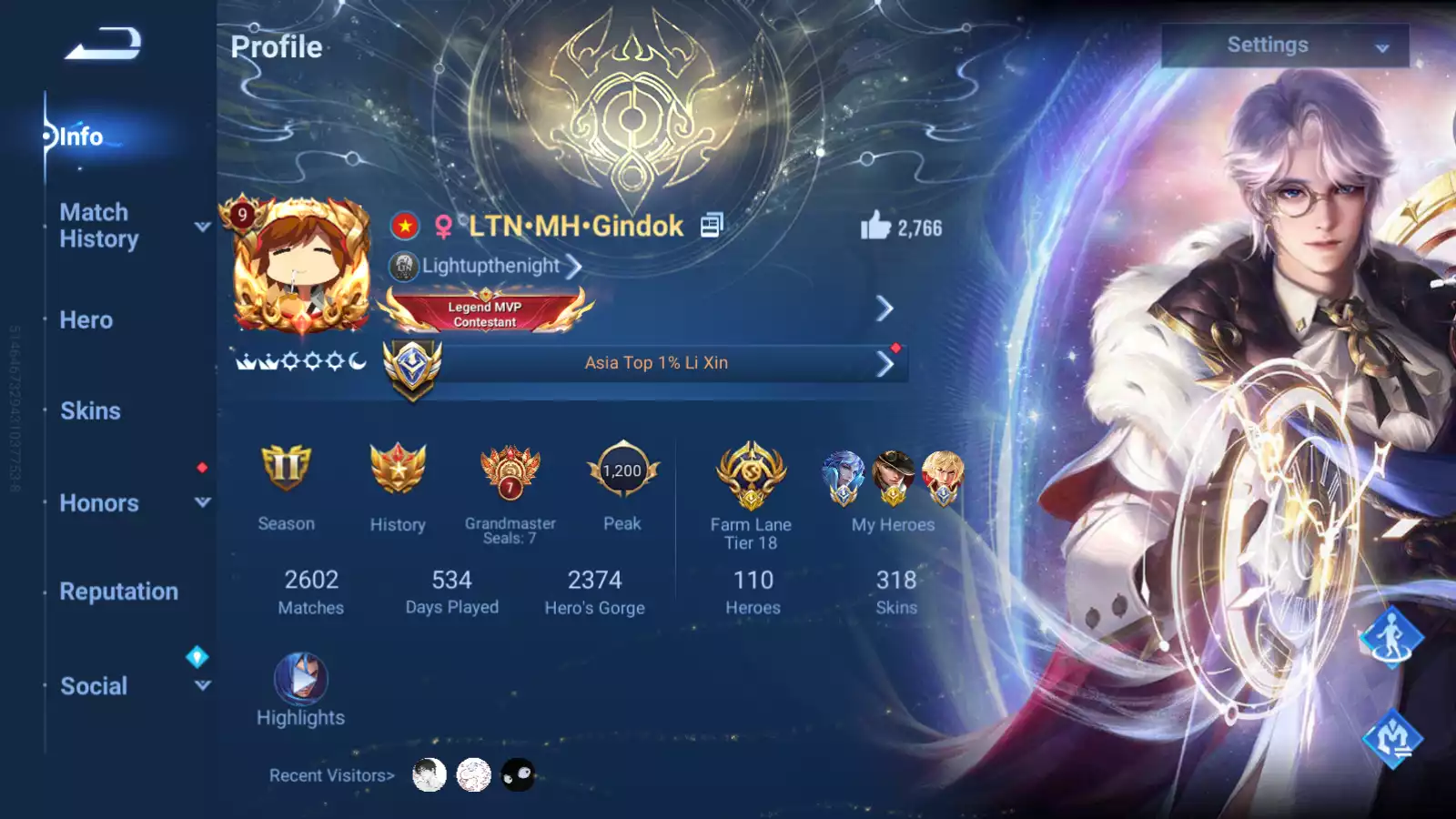Viewport: 1456px width, 819px height.
Task: Check the Peak score badge
Action: coord(622,471)
